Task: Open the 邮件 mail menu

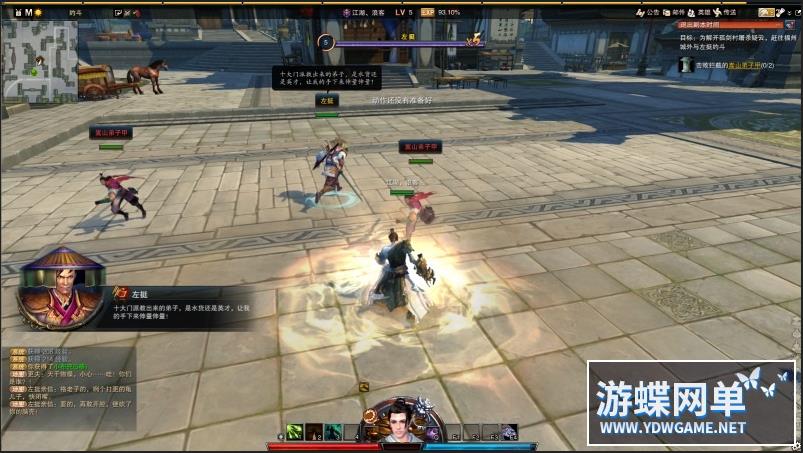Action: point(676,12)
